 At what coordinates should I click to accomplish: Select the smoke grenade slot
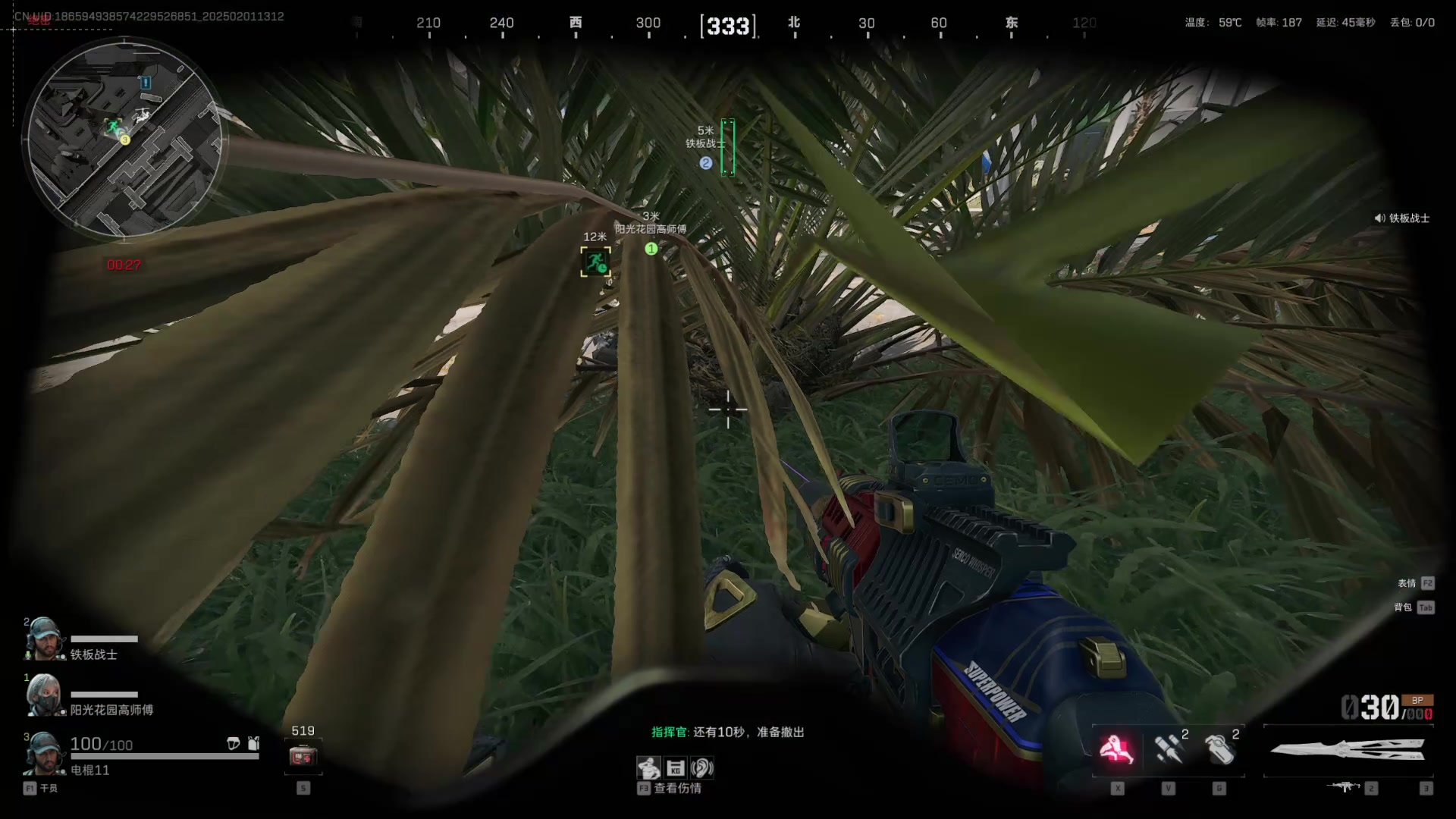coord(1219,749)
